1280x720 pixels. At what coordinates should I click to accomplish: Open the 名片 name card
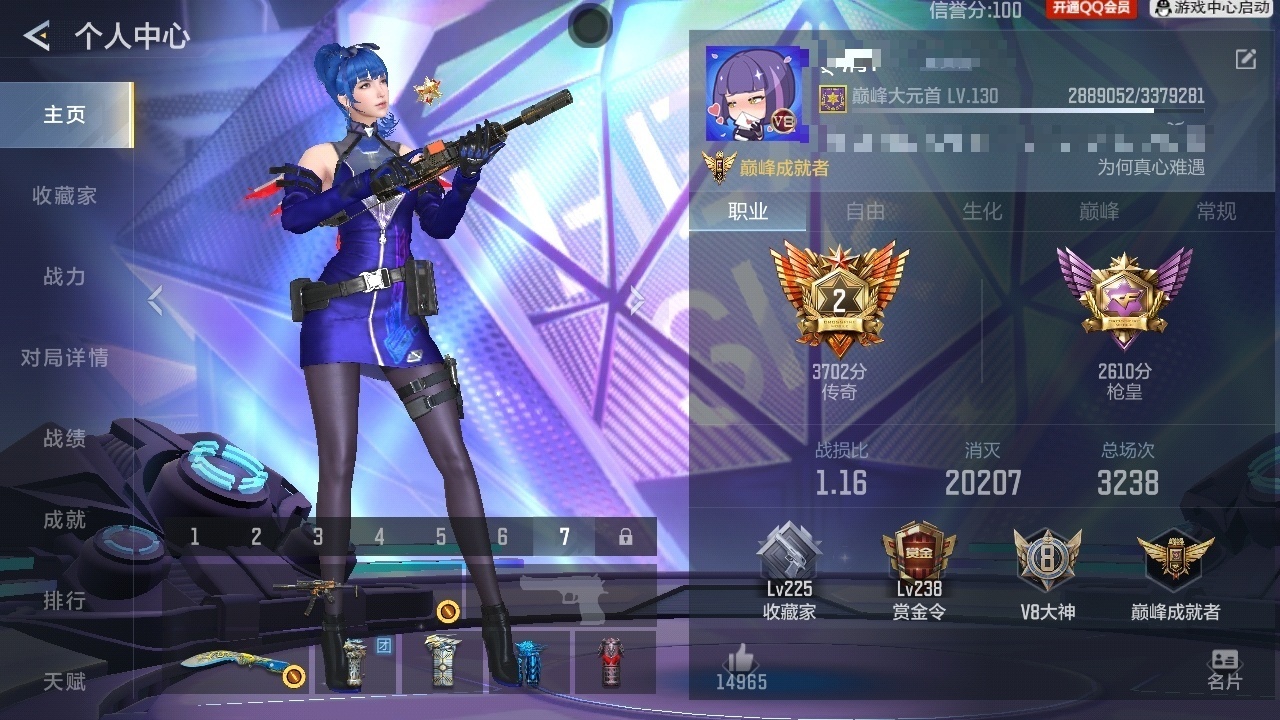pyautogui.click(x=1224, y=669)
